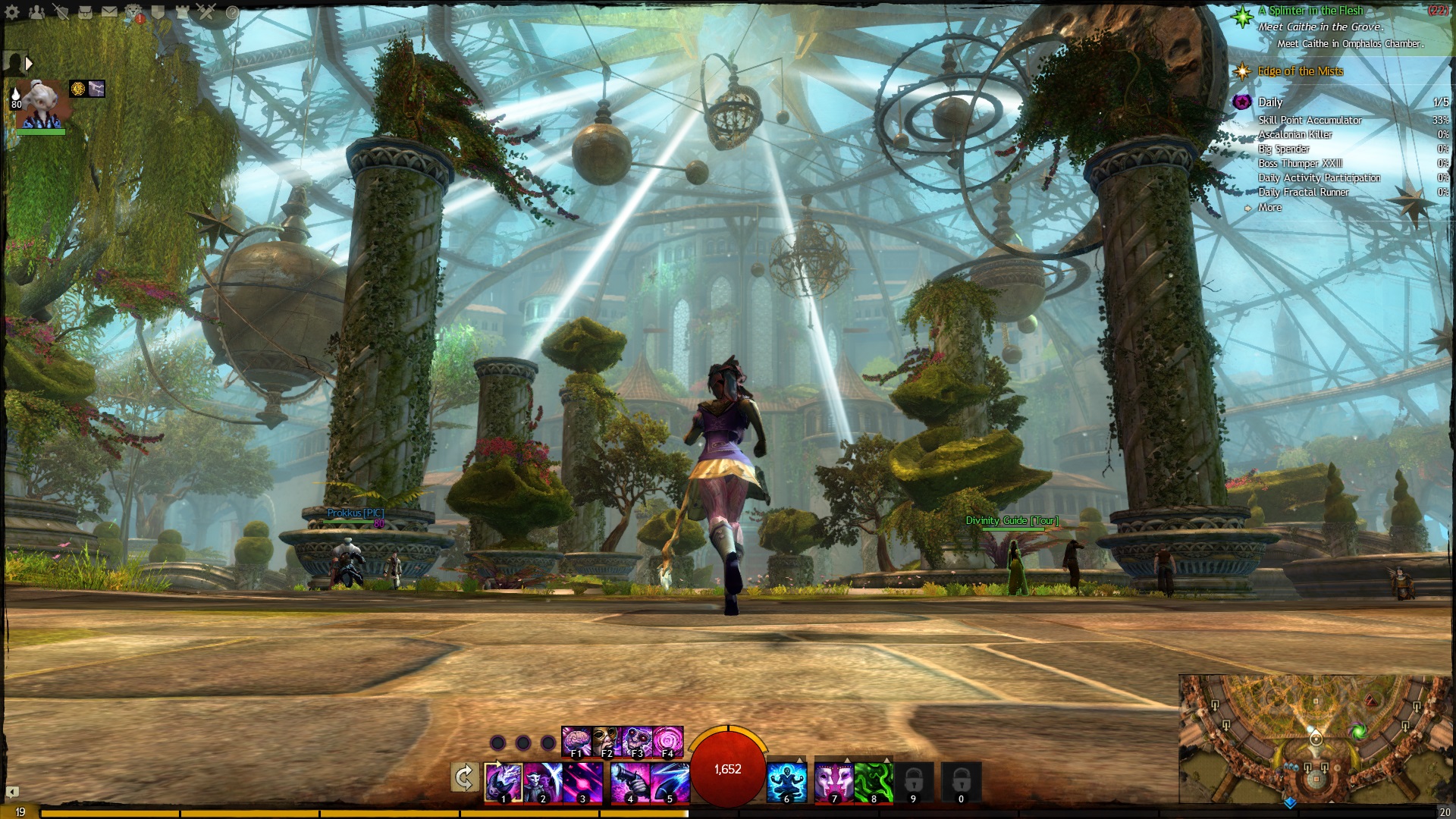The height and width of the screenshot is (819, 1456).
Task: Trigger the F1 brain shatter skill
Action: click(x=576, y=741)
